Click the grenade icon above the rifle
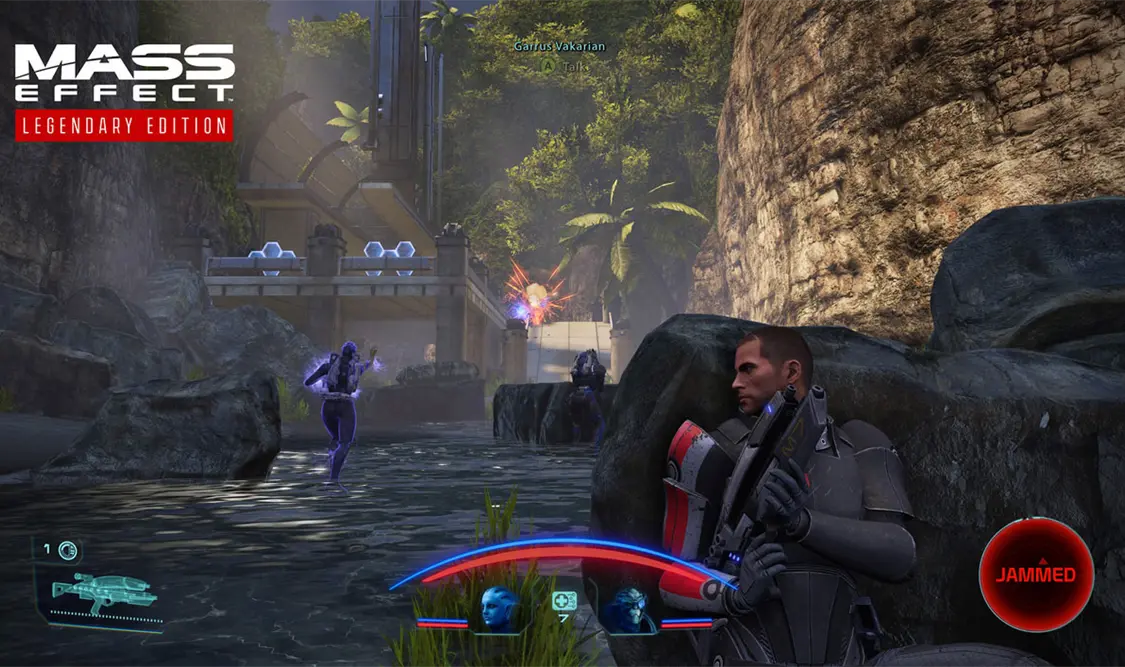1125x667 pixels. (x=67, y=549)
